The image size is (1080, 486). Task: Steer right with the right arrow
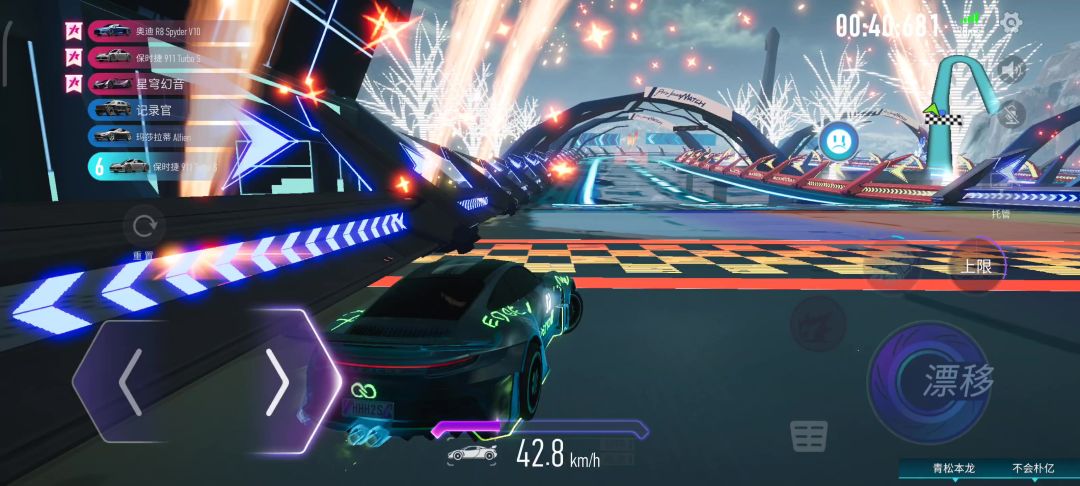tap(280, 381)
